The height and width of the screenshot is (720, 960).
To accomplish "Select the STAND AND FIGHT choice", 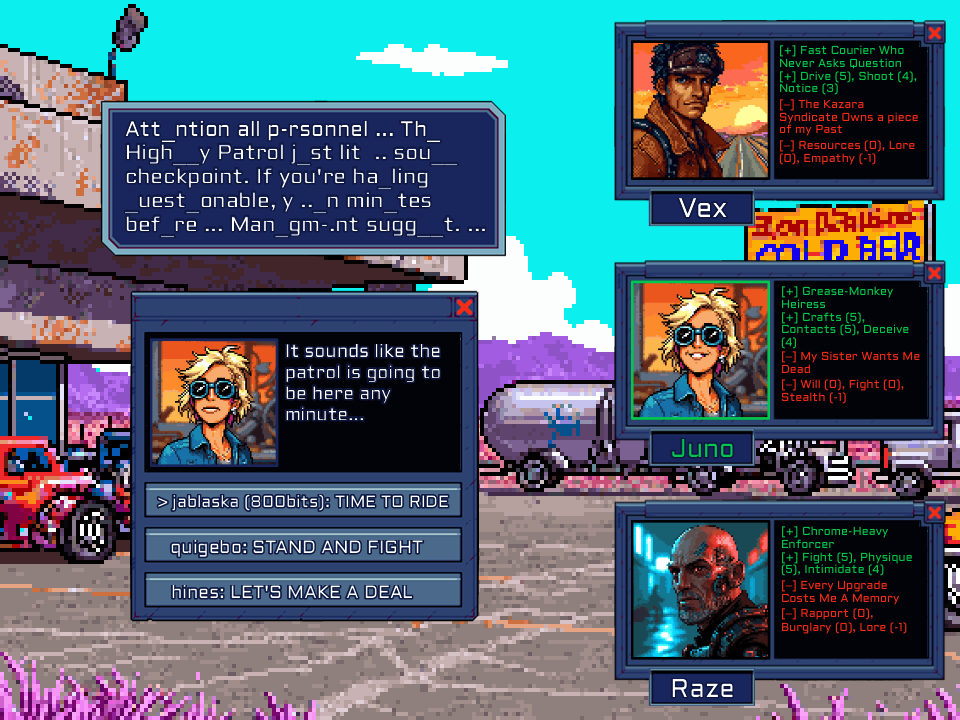I will 303,547.
